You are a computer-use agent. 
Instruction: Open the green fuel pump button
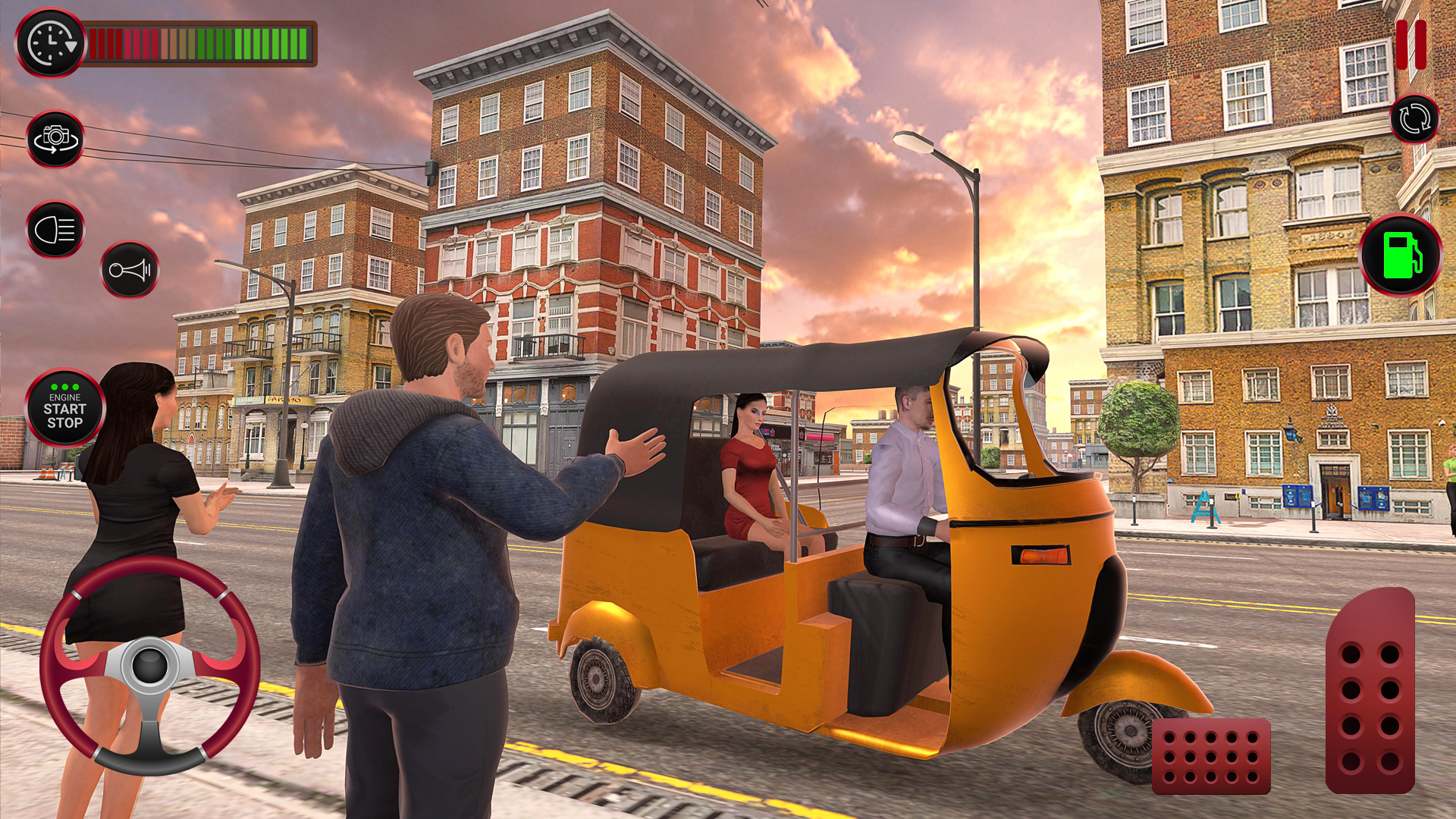click(x=1401, y=255)
